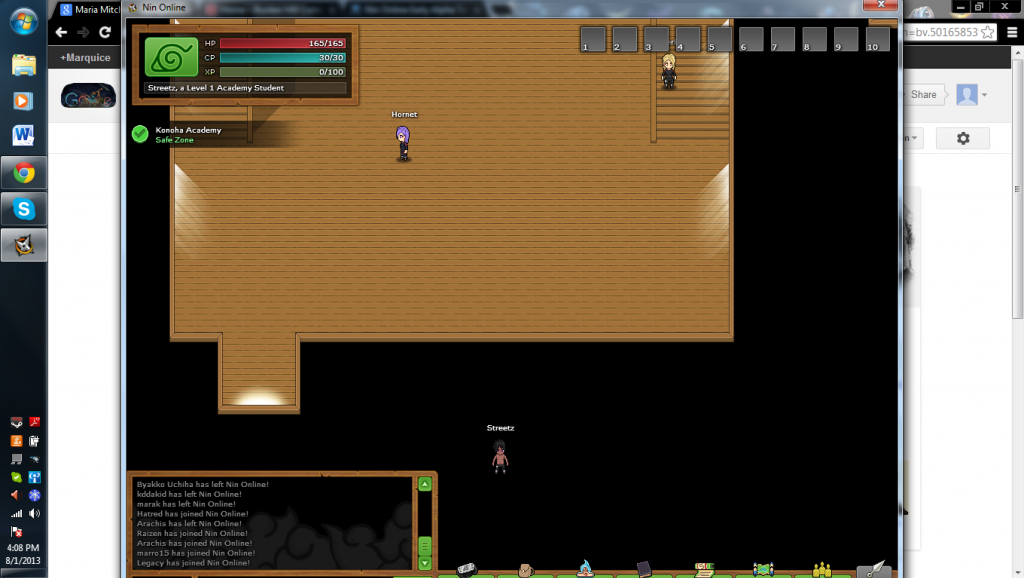Open the mission scroll icon
This screenshot has width=1024, height=578.
[704, 570]
